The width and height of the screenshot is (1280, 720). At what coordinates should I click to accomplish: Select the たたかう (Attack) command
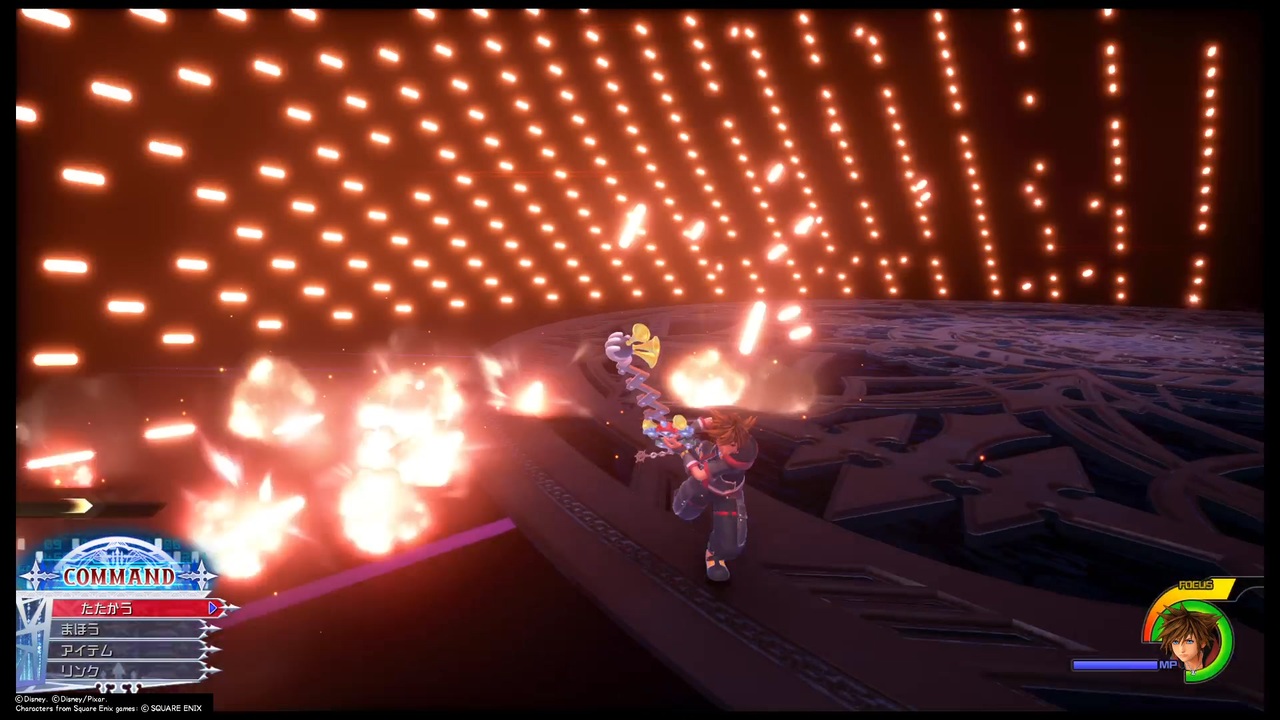coord(105,609)
